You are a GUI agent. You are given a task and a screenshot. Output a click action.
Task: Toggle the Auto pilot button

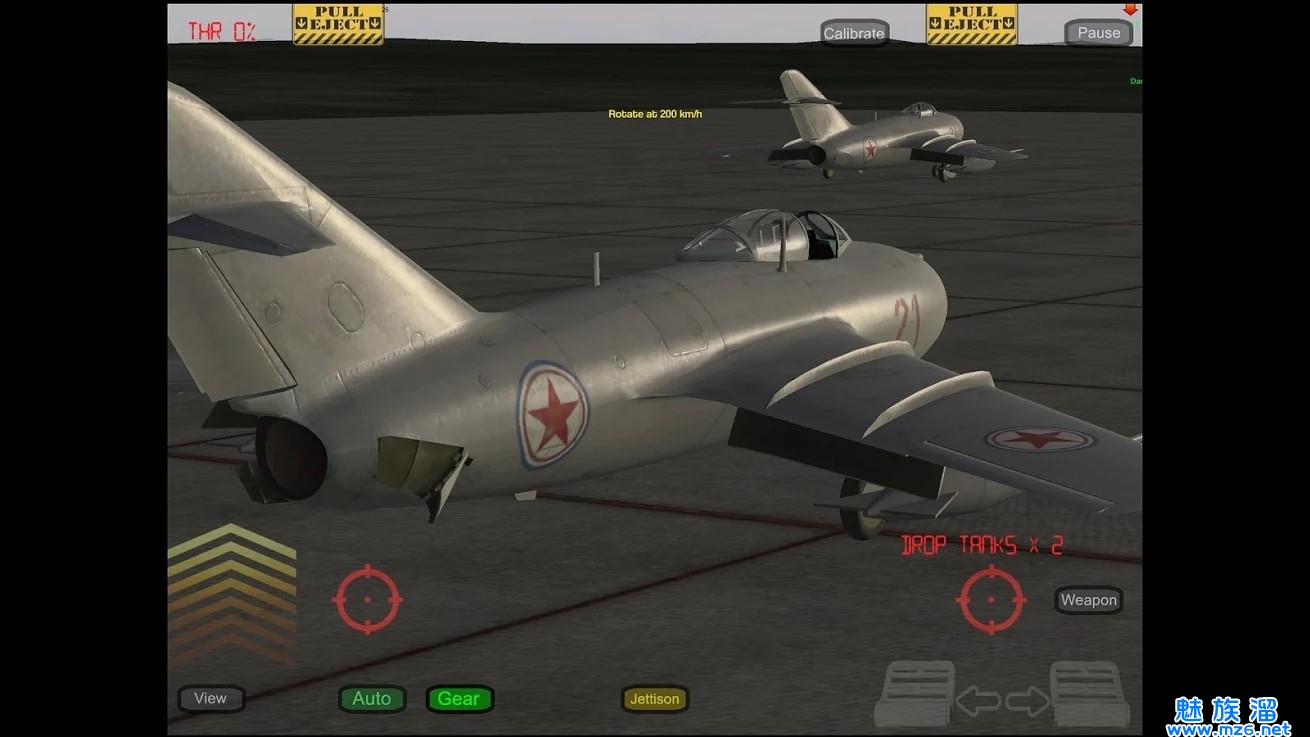click(x=371, y=699)
